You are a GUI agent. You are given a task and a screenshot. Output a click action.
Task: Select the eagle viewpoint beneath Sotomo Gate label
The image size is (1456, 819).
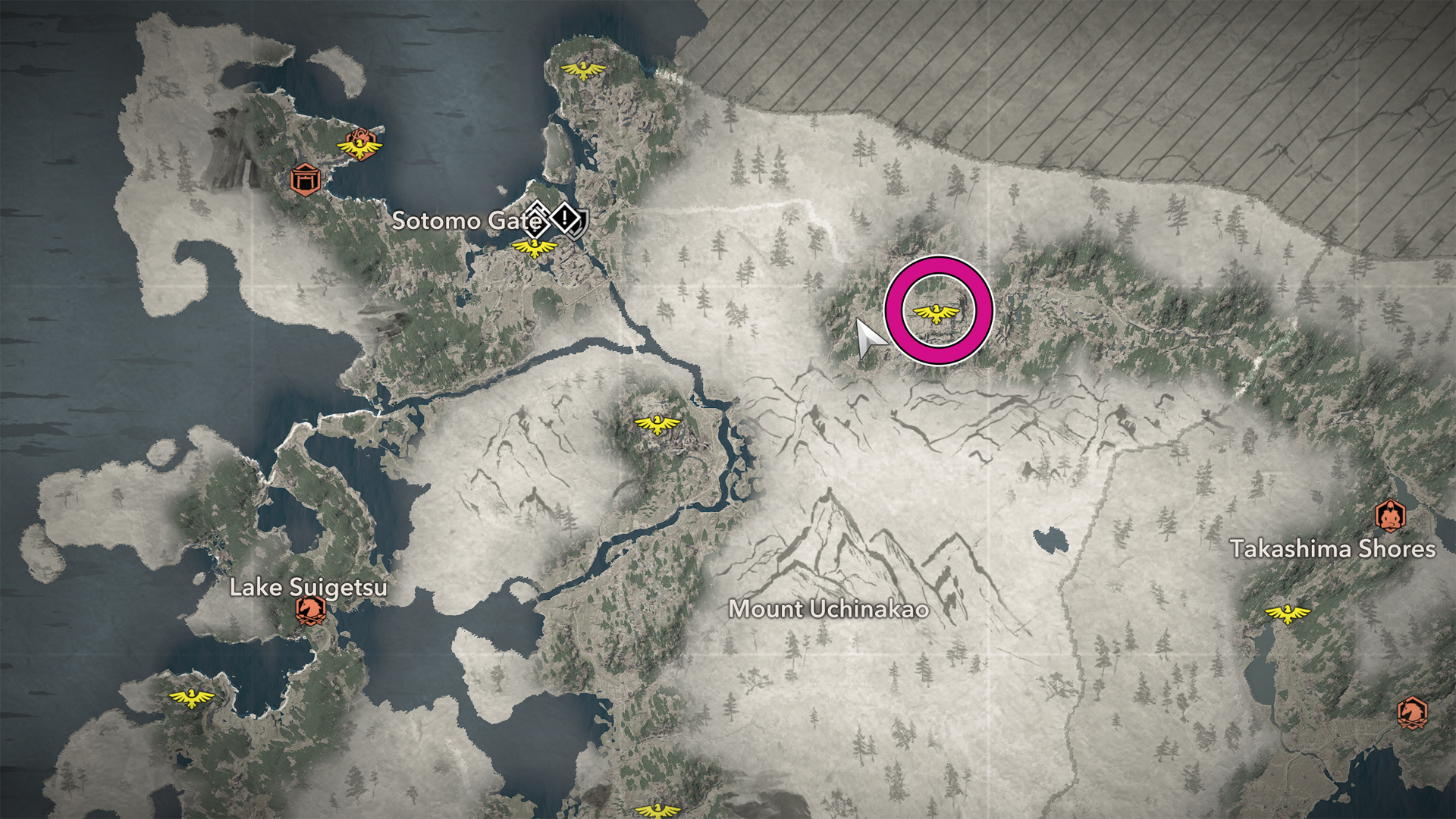click(x=535, y=246)
